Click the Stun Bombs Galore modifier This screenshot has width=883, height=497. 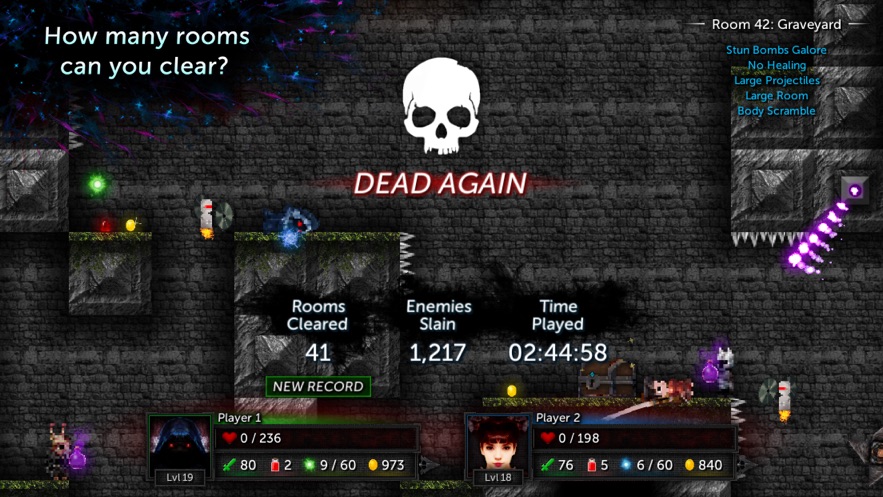tap(776, 50)
